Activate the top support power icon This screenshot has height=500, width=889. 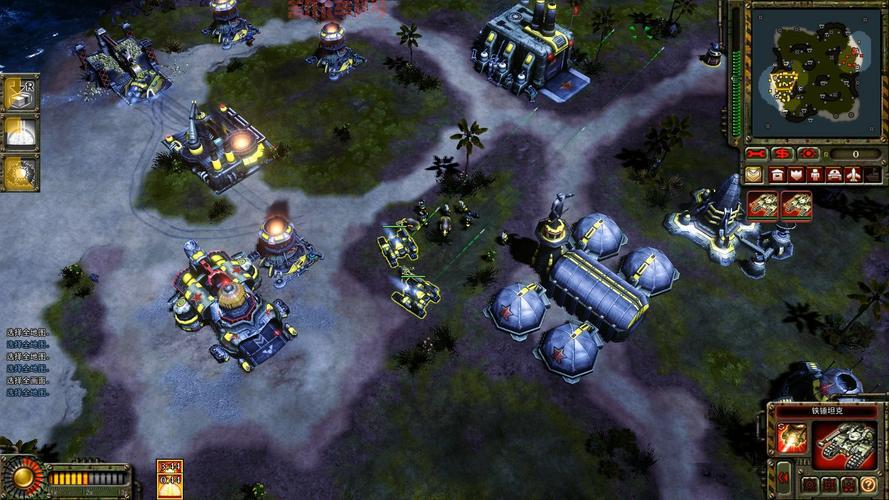18,93
